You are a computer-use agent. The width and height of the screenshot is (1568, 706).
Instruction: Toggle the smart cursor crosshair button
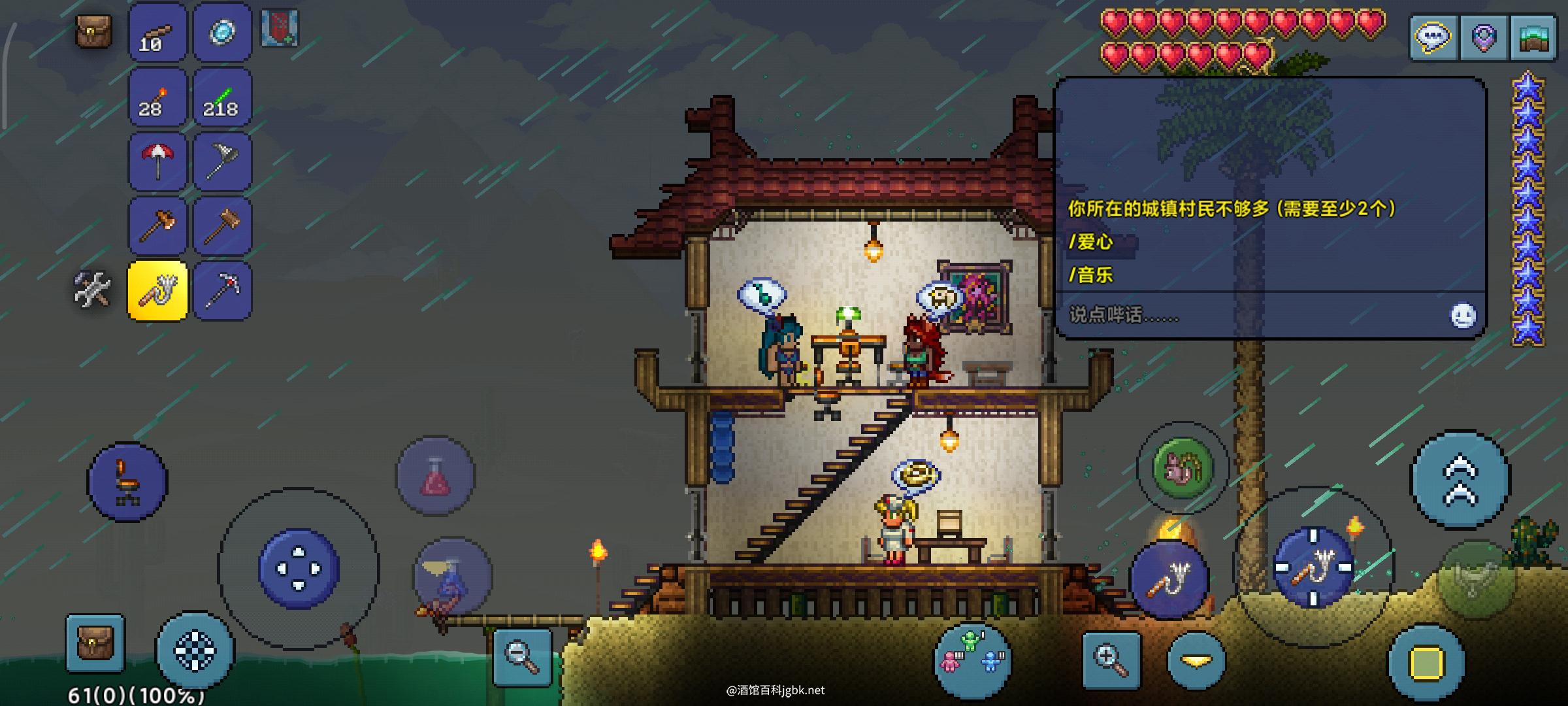click(195, 650)
